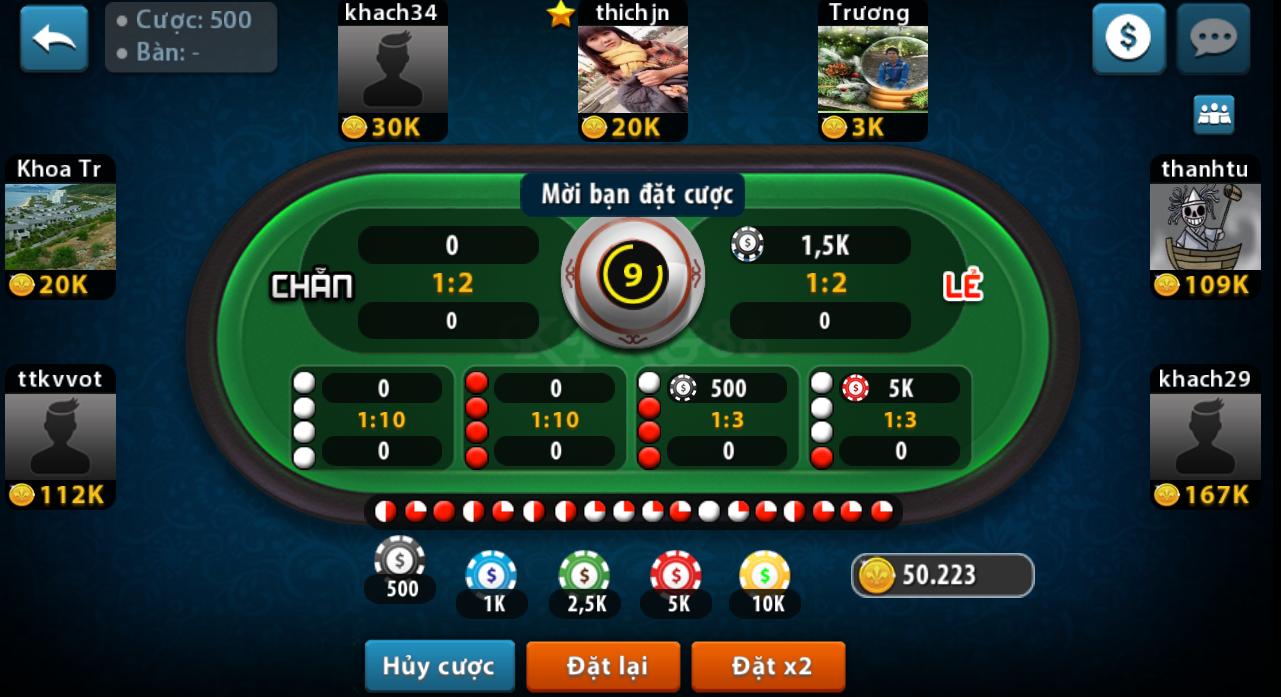Image resolution: width=1281 pixels, height=697 pixels.
Task: Bet on the four white balls panel
Action: coord(372,419)
